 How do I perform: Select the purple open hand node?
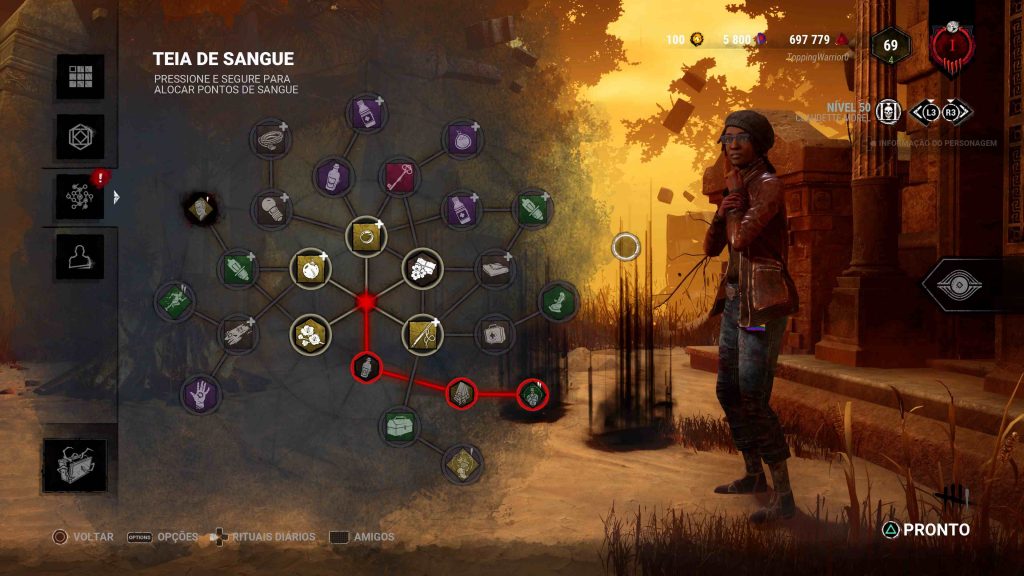200,393
